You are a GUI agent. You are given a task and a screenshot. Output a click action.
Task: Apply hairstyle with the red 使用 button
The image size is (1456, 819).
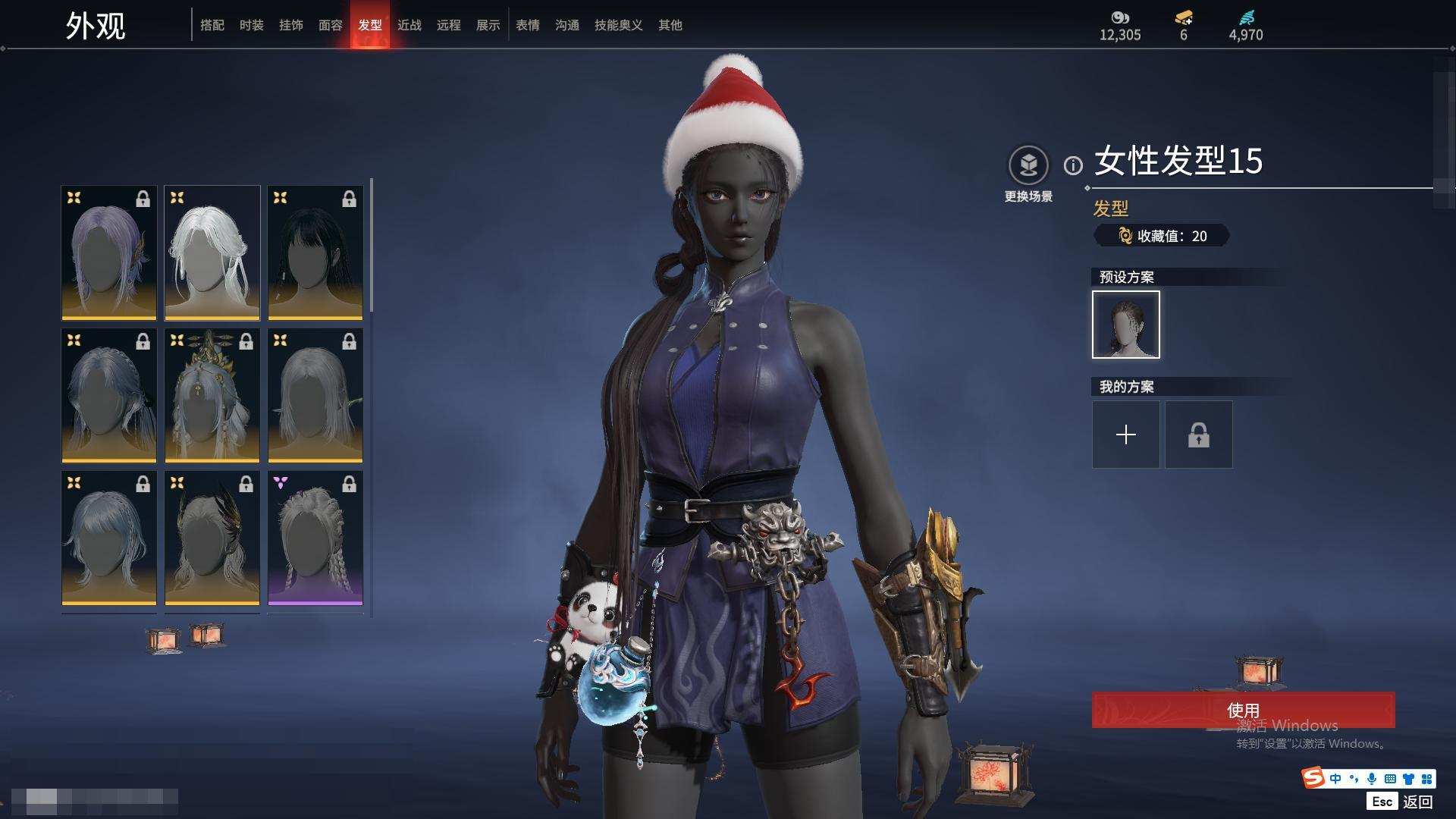1243,710
